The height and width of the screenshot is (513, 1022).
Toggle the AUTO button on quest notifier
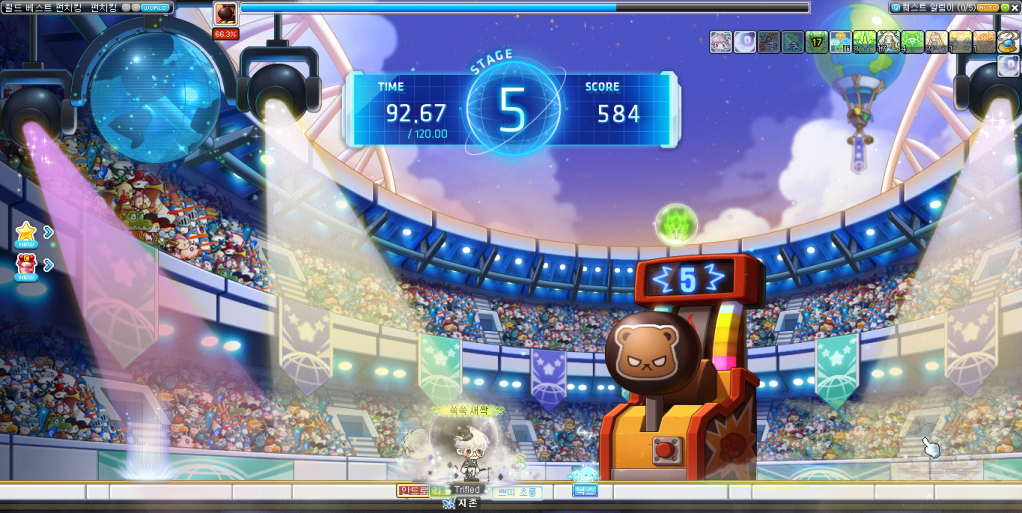987,7
